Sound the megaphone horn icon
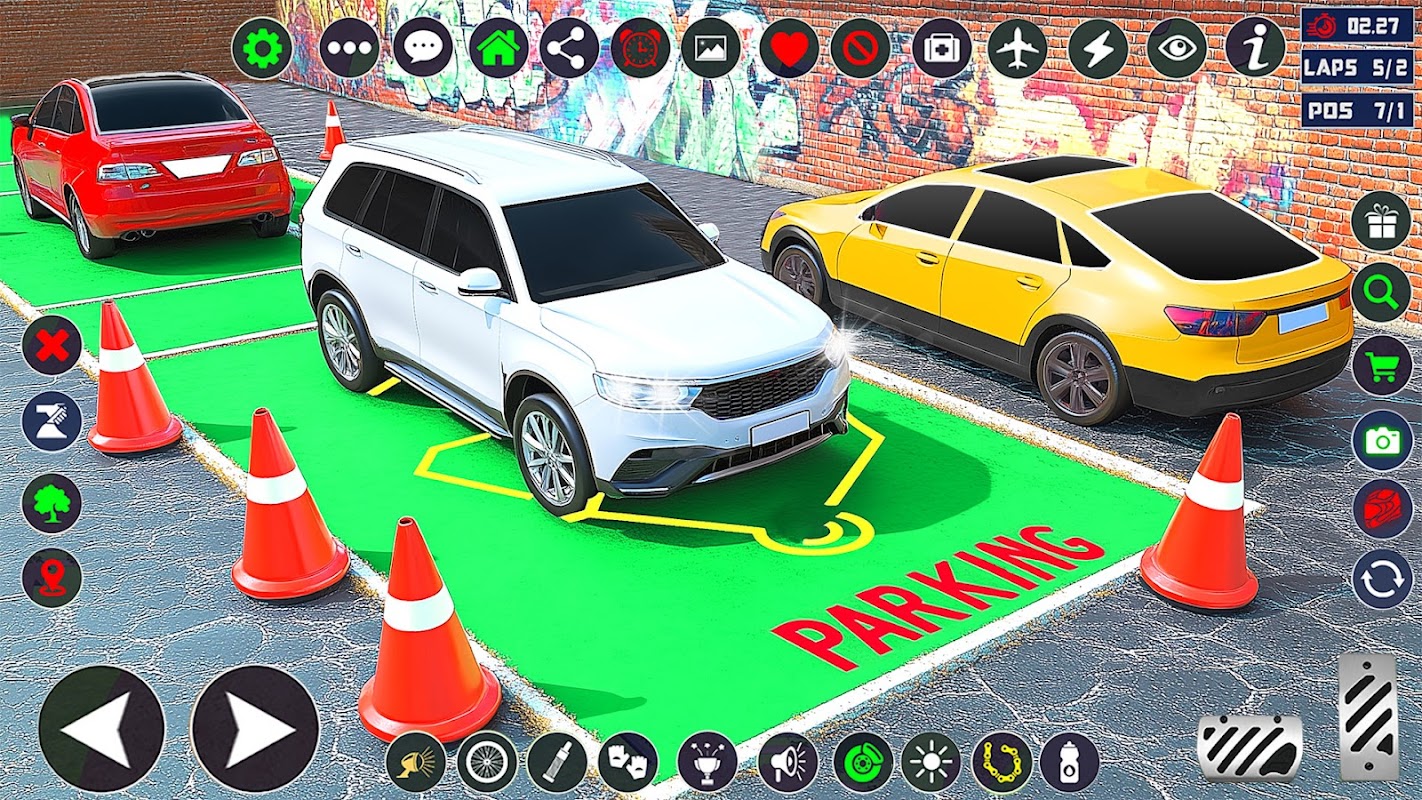This screenshot has height=800, width=1422. (787, 762)
